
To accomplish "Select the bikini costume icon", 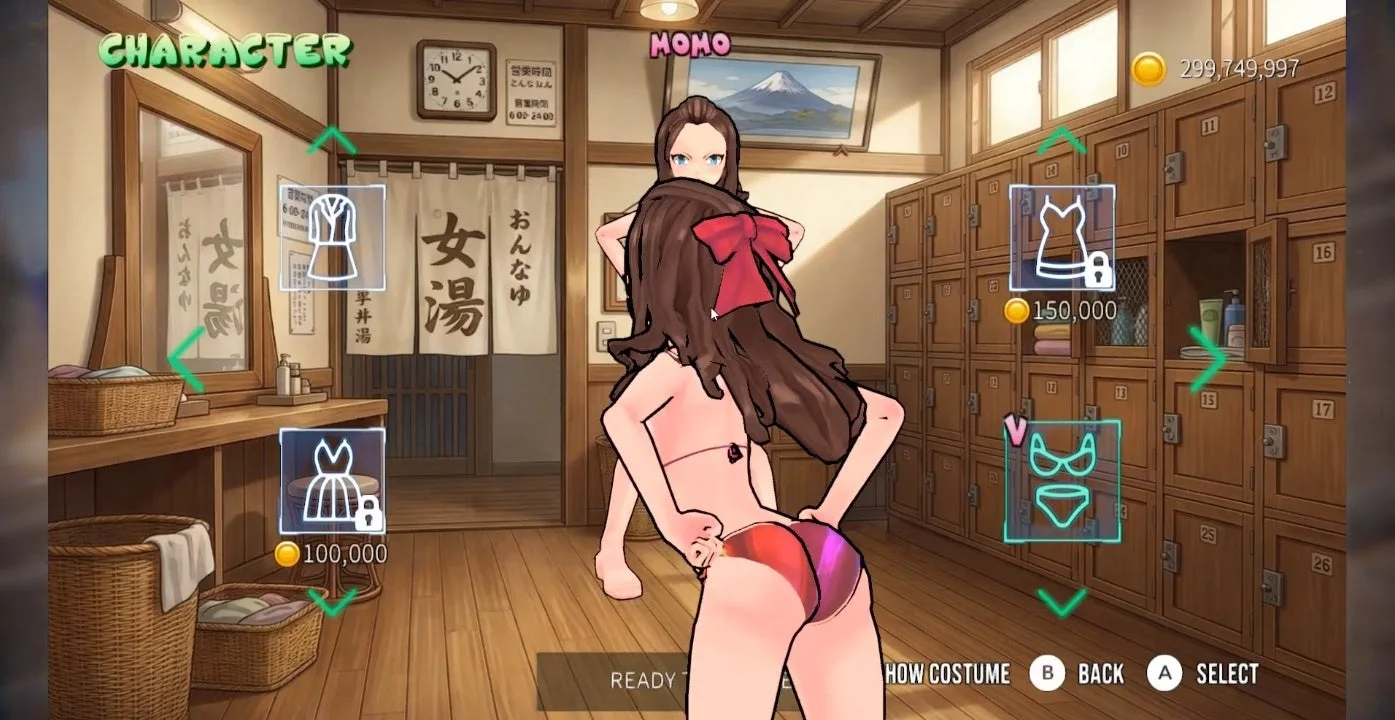I will click(x=1065, y=482).
